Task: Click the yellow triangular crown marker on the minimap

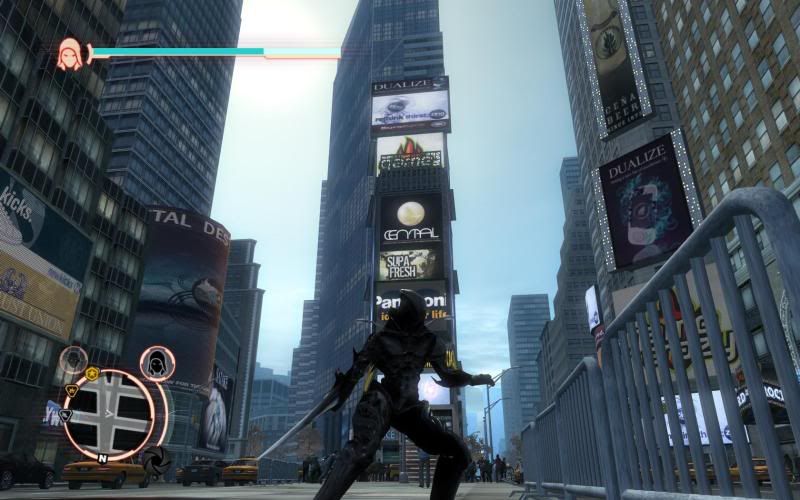Action: (71, 389)
